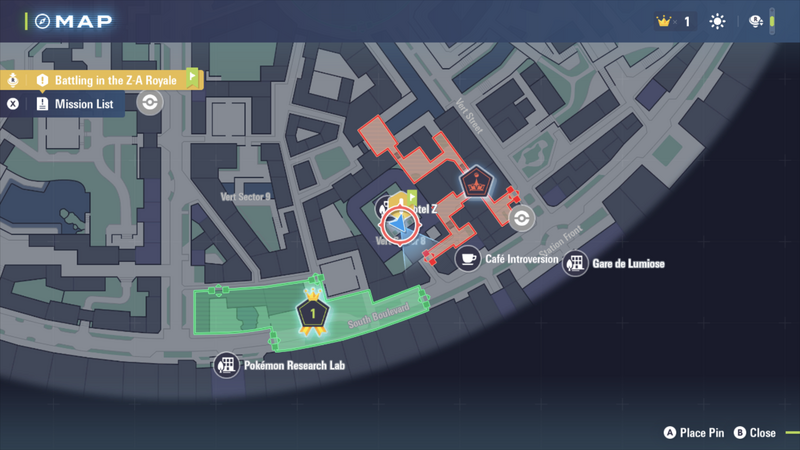Click the blue arrow player position marker
The height and width of the screenshot is (450, 800).
click(x=402, y=226)
